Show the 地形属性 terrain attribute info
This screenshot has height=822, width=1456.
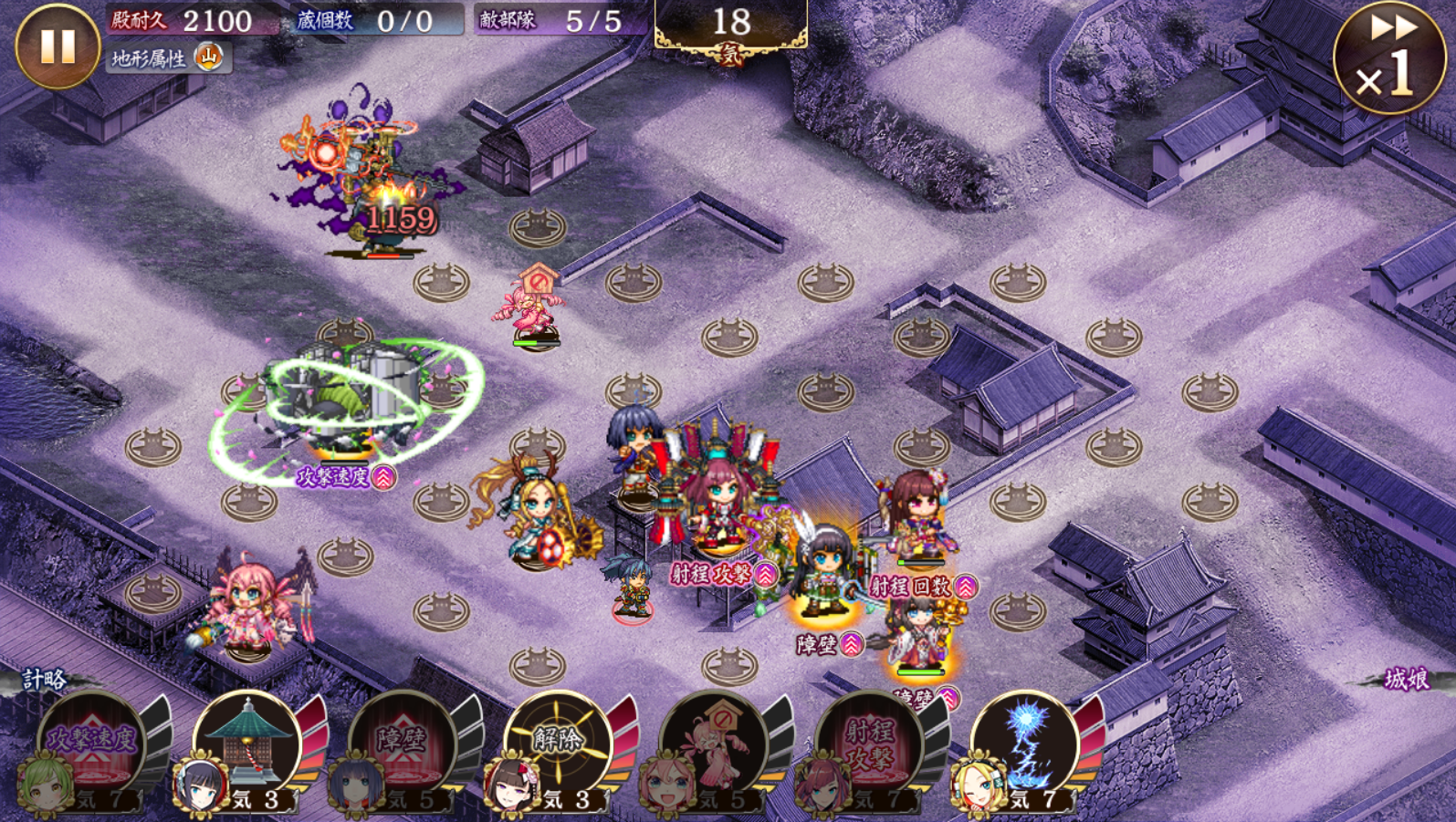(x=168, y=58)
